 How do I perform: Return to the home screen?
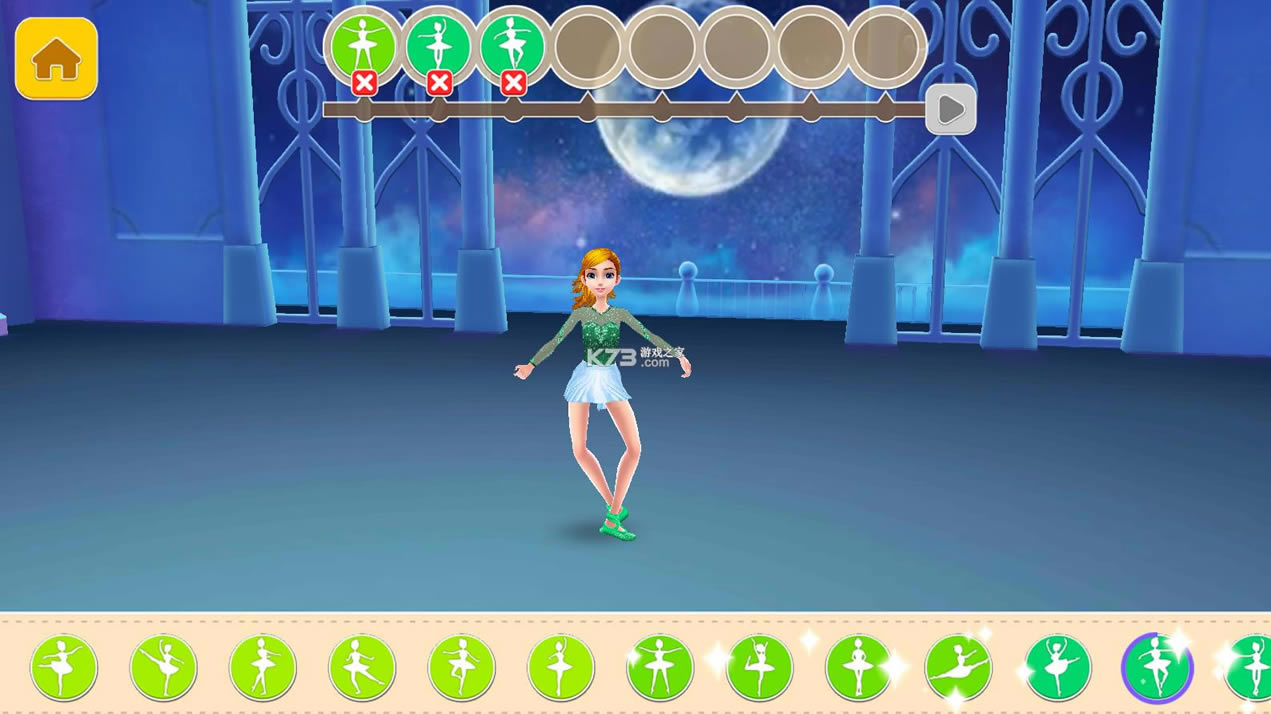point(56,59)
